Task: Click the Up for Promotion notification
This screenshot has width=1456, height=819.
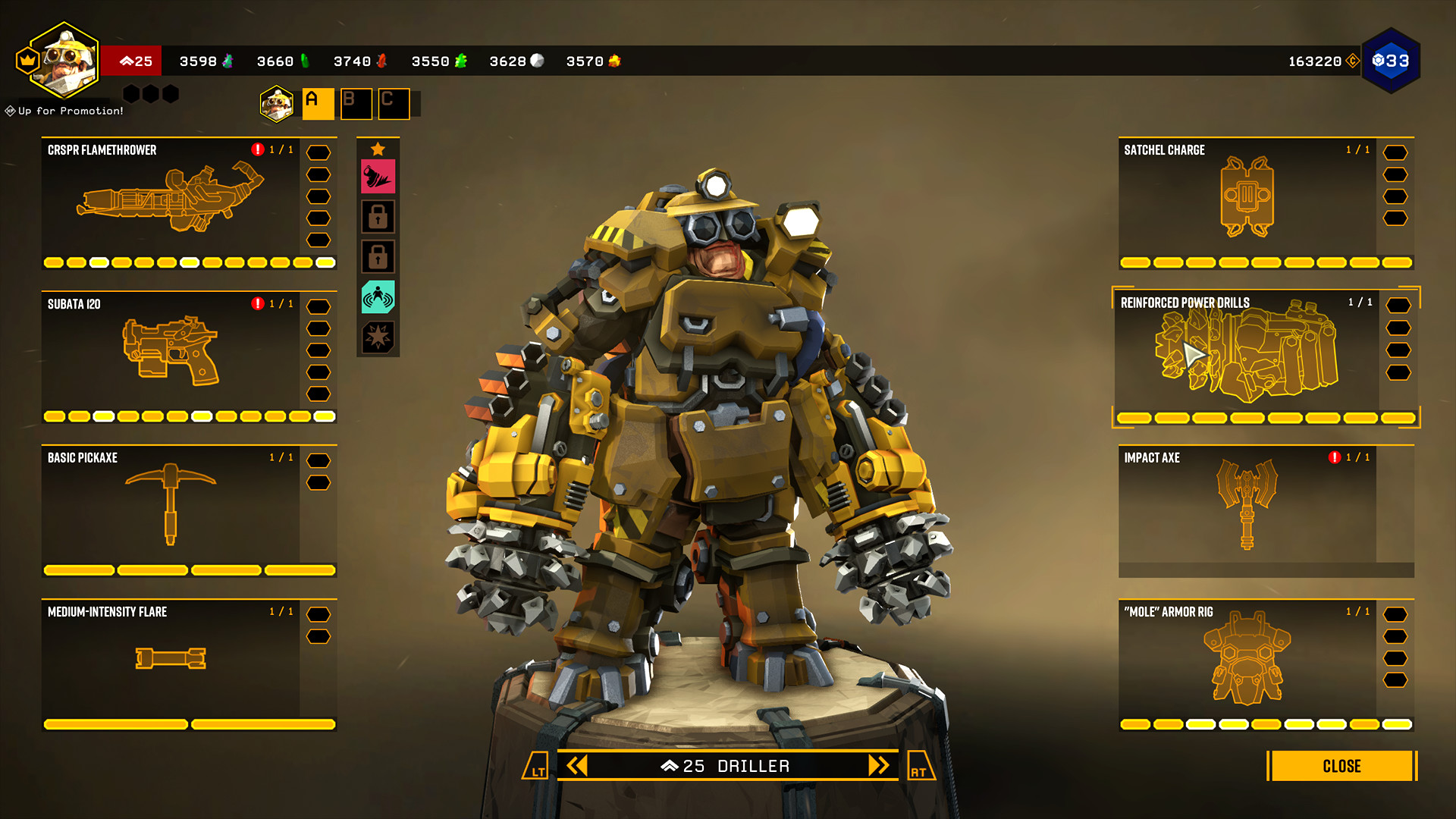Action: [63, 111]
